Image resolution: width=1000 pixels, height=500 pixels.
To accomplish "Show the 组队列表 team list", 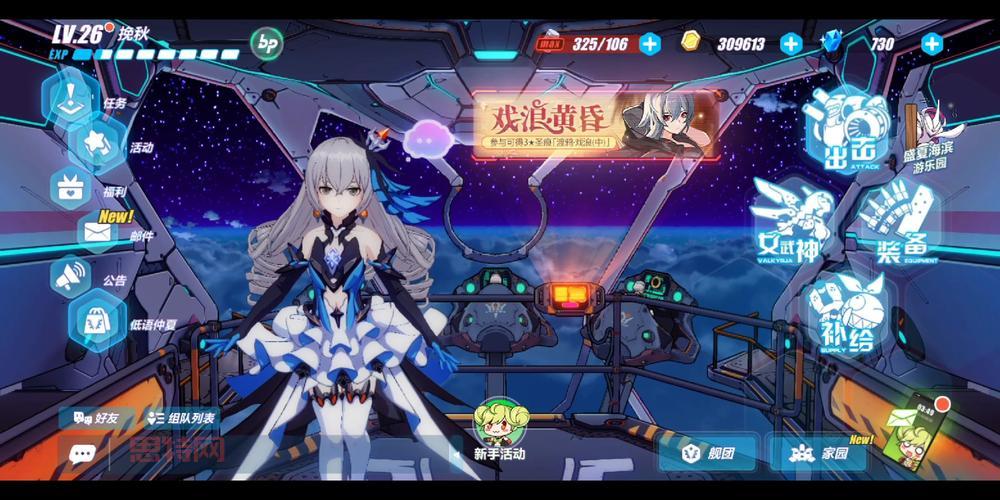I will tap(182, 416).
